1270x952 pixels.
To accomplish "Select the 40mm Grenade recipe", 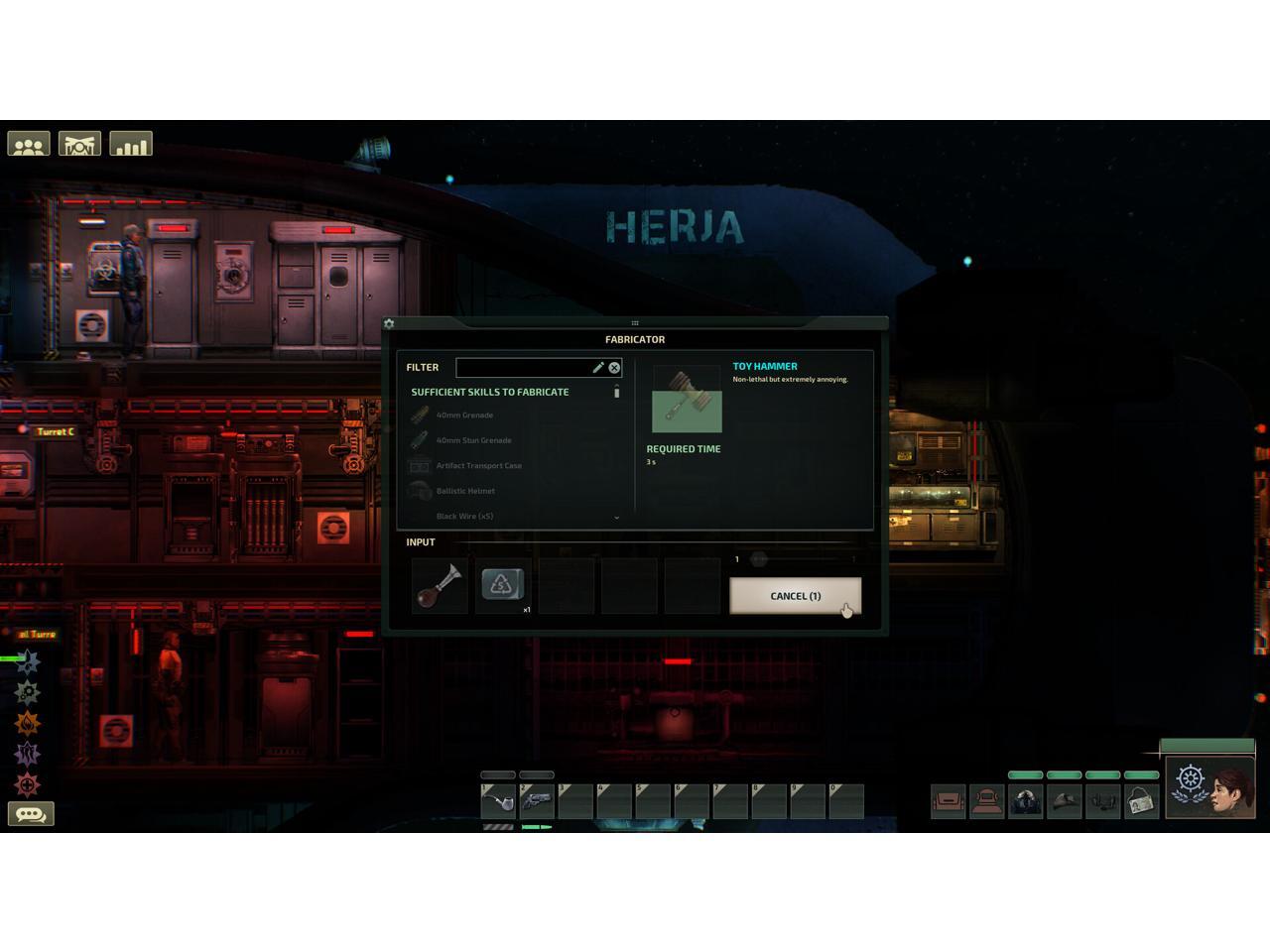I will (464, 416).
